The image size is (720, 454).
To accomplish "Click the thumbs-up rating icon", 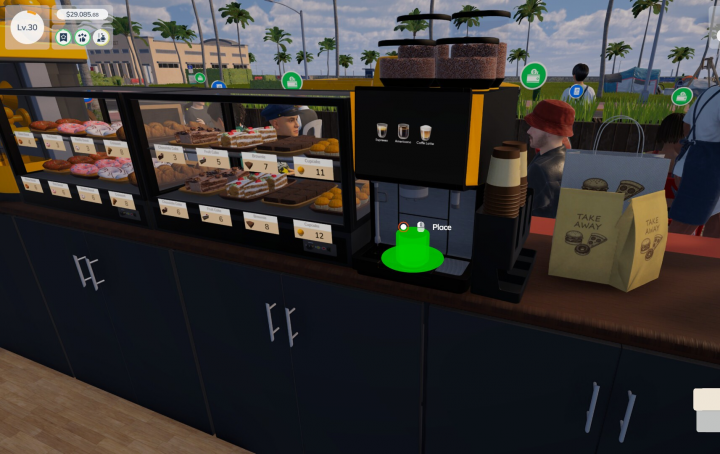I will (x=82, y=37).
